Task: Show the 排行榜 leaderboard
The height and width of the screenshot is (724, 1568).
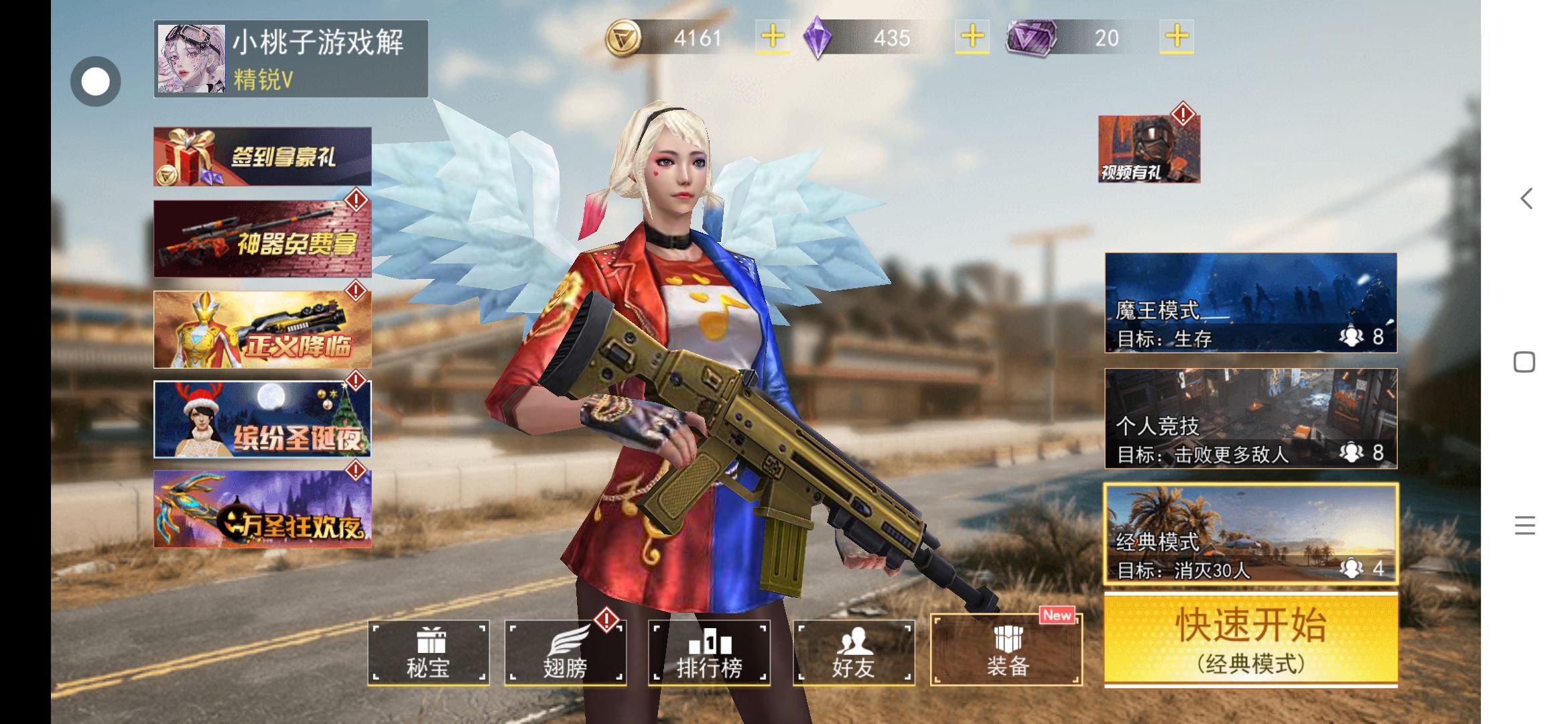Action: [x=709, y=652]
